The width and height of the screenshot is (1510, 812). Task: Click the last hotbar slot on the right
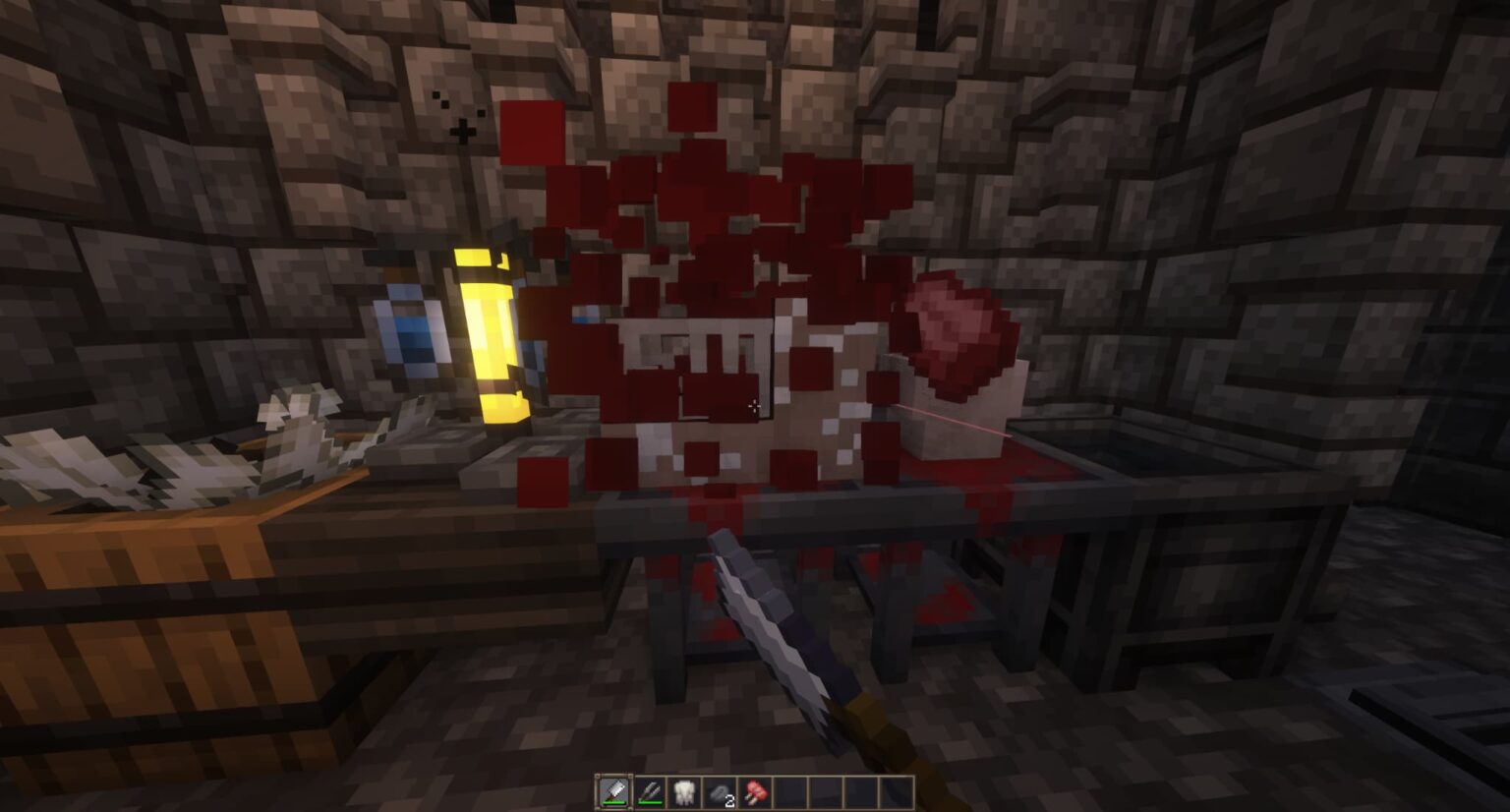point(895,791)
